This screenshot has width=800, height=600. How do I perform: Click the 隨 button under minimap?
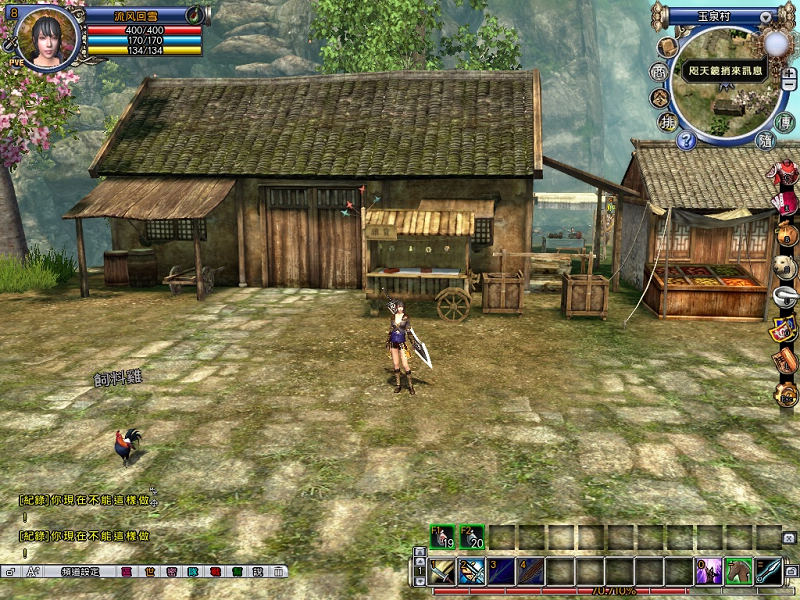coord(765,140)
